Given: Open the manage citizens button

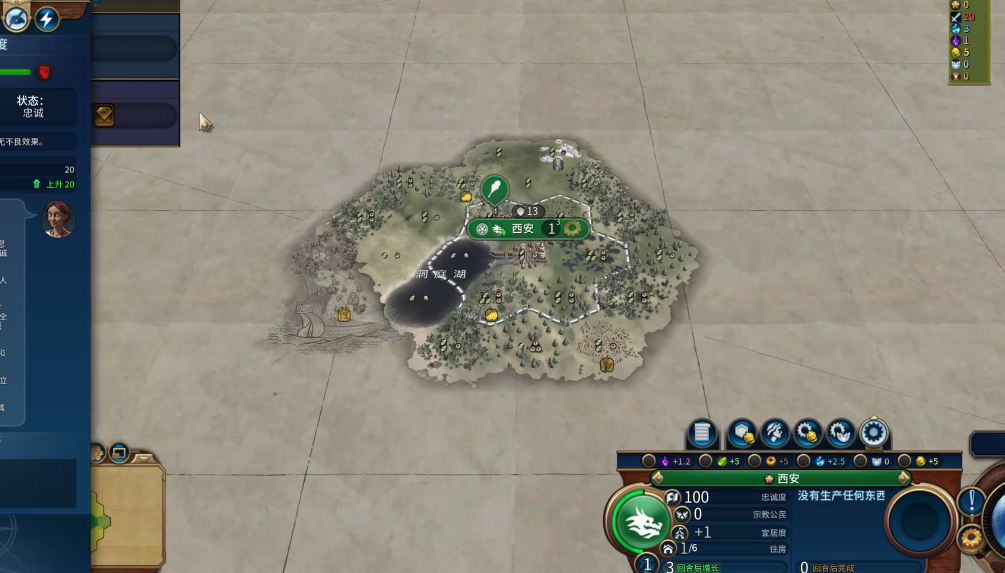Looking at the screenshot, I should (x=774, y=433).
